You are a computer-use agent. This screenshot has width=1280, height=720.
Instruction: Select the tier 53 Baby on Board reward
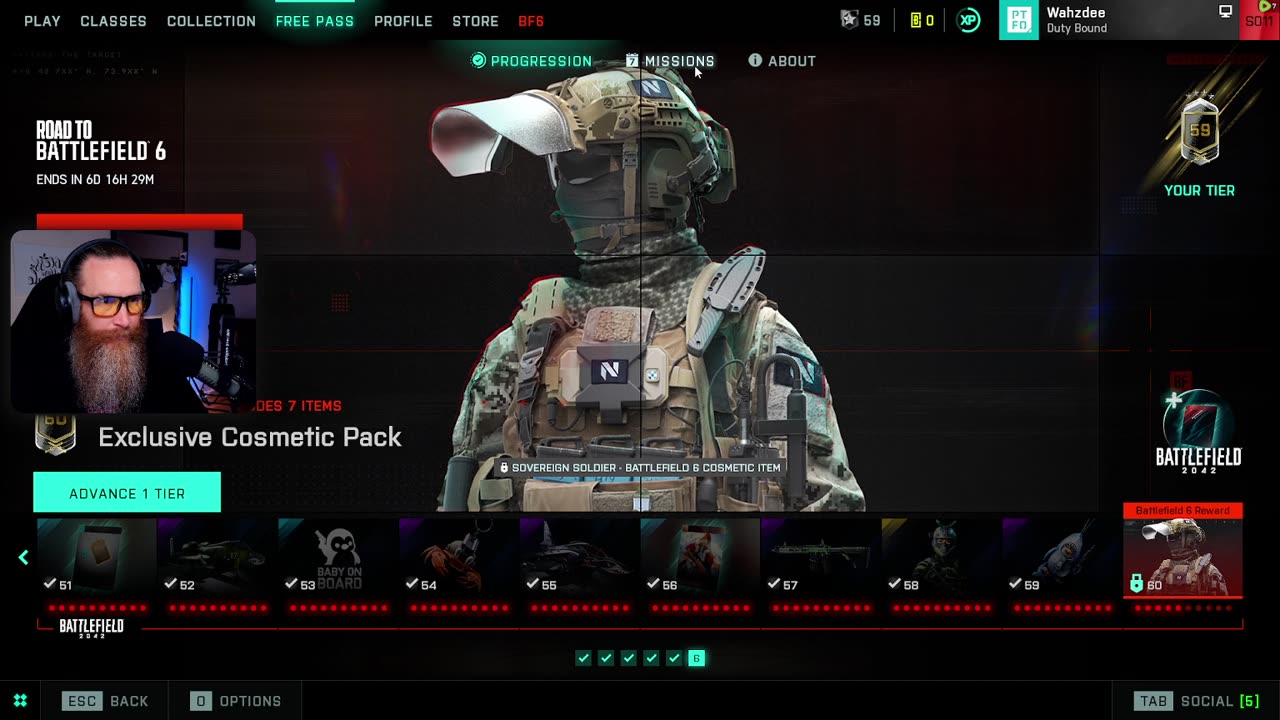click(x=338, y=558)
